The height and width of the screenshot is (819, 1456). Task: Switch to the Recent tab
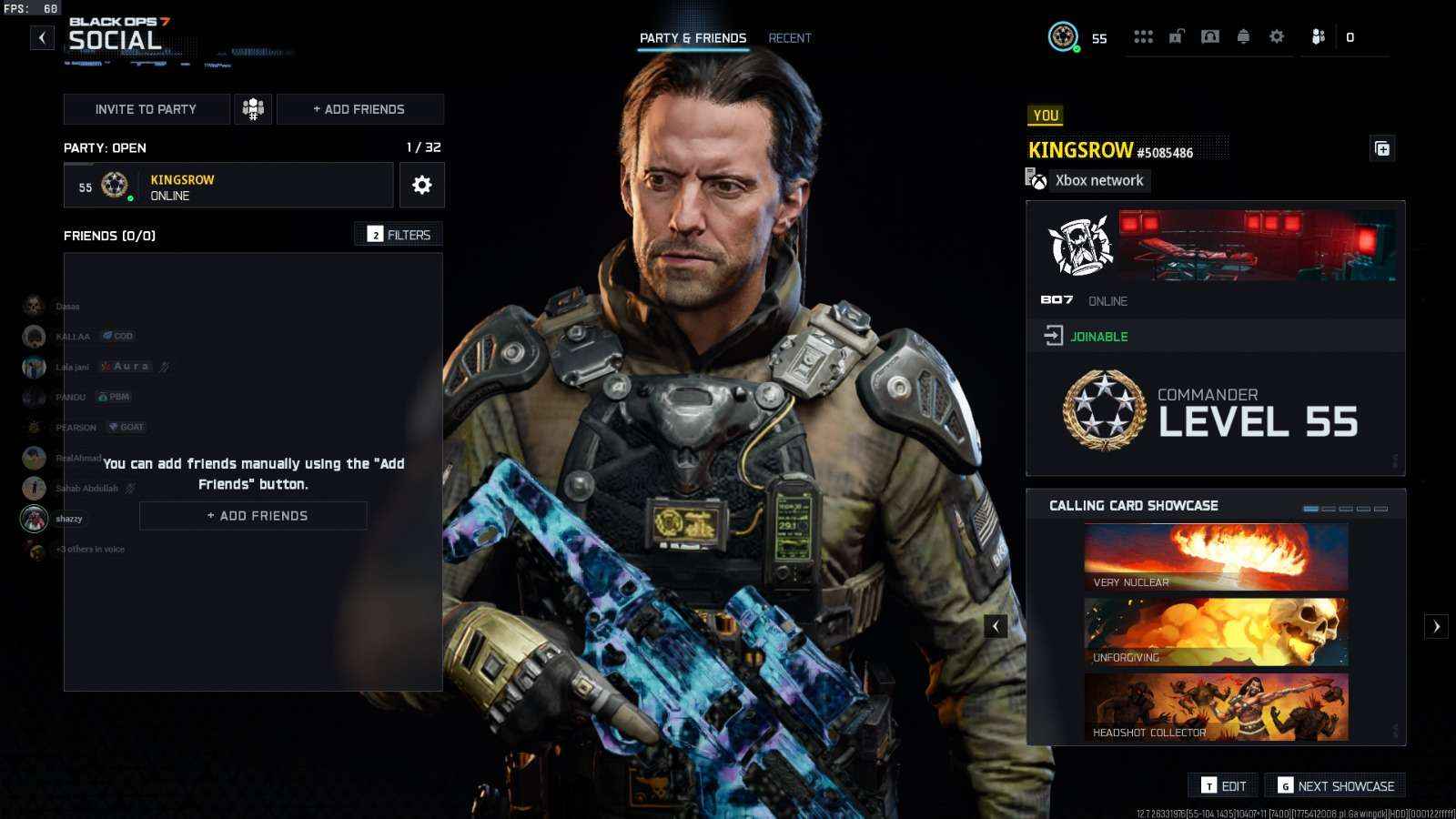pos(789,38)
